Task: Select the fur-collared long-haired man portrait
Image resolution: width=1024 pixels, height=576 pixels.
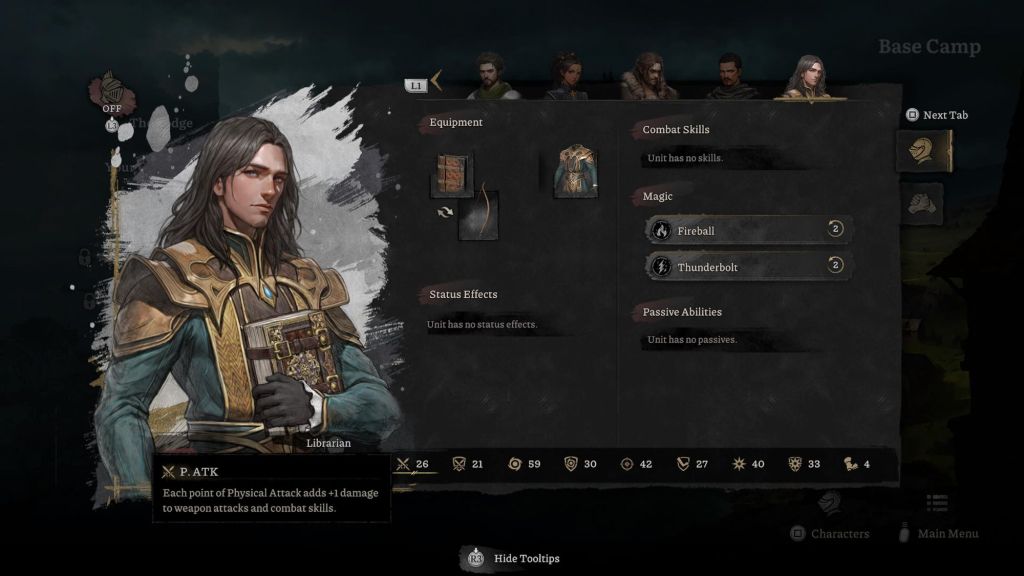Action: tap(648, 78)
